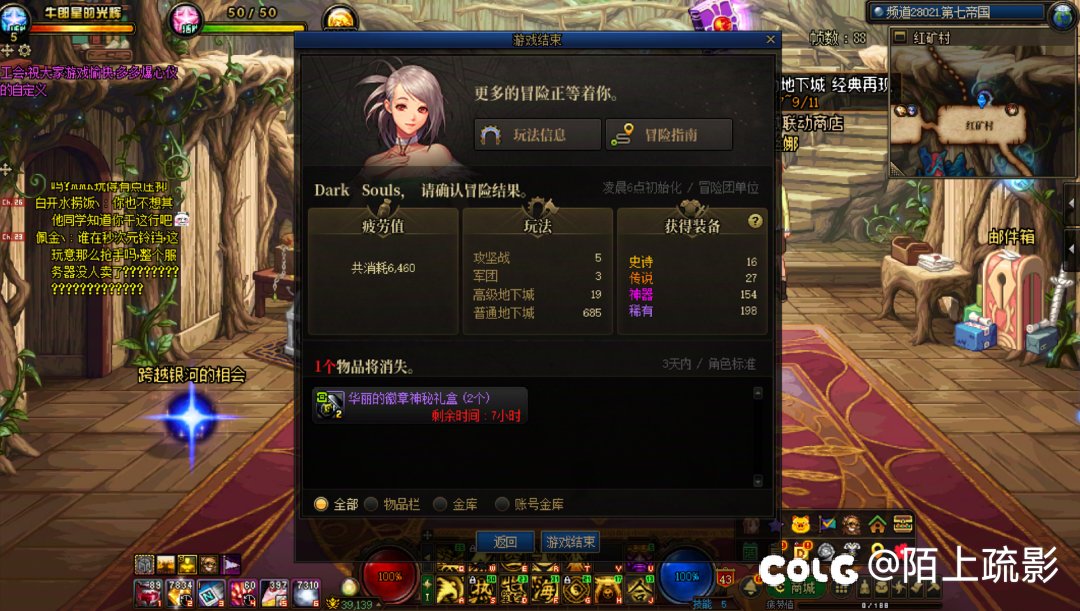
Task: Open the 玩法信息 panel
Action: (538, 135)
